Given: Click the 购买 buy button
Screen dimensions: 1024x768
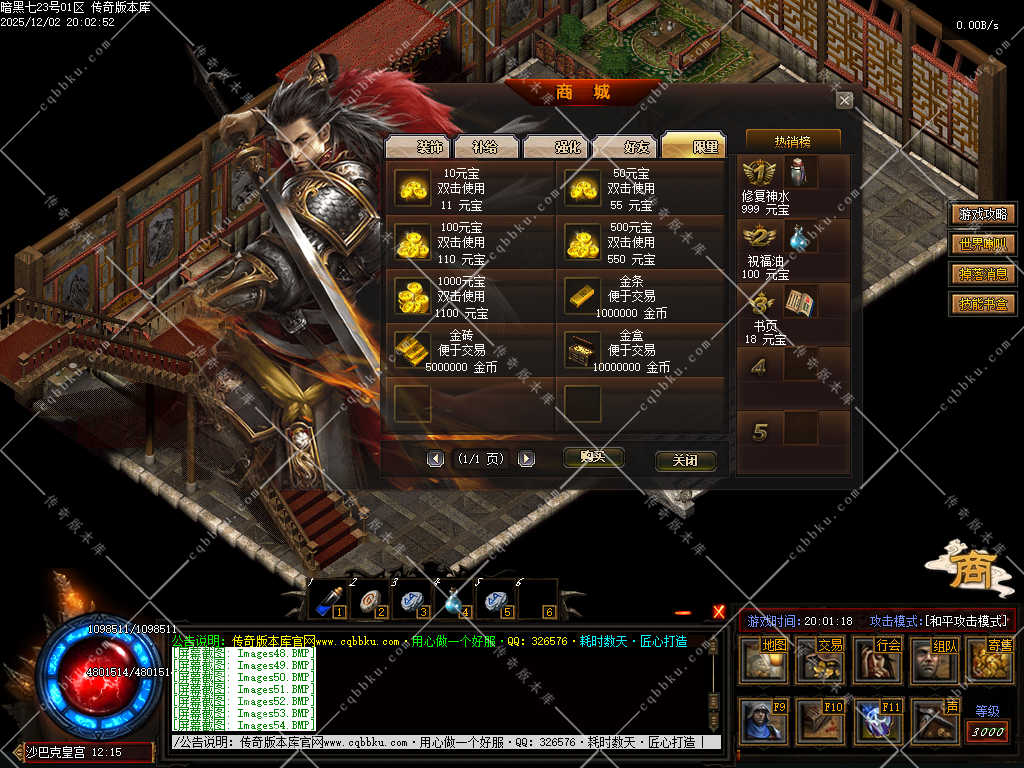Looking at the screenshot, I should [x=593, y=457].
